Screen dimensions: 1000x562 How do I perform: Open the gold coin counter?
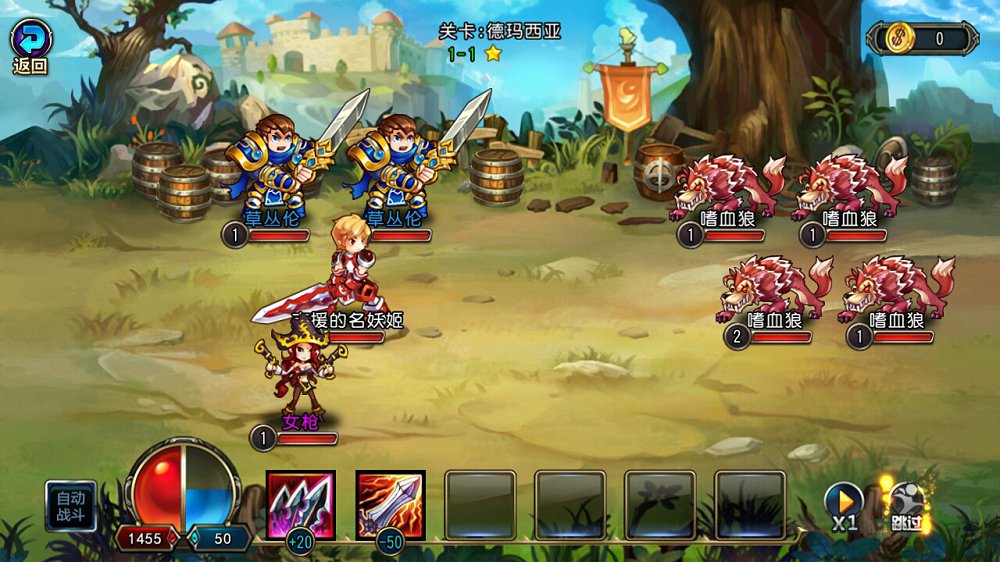921,39
